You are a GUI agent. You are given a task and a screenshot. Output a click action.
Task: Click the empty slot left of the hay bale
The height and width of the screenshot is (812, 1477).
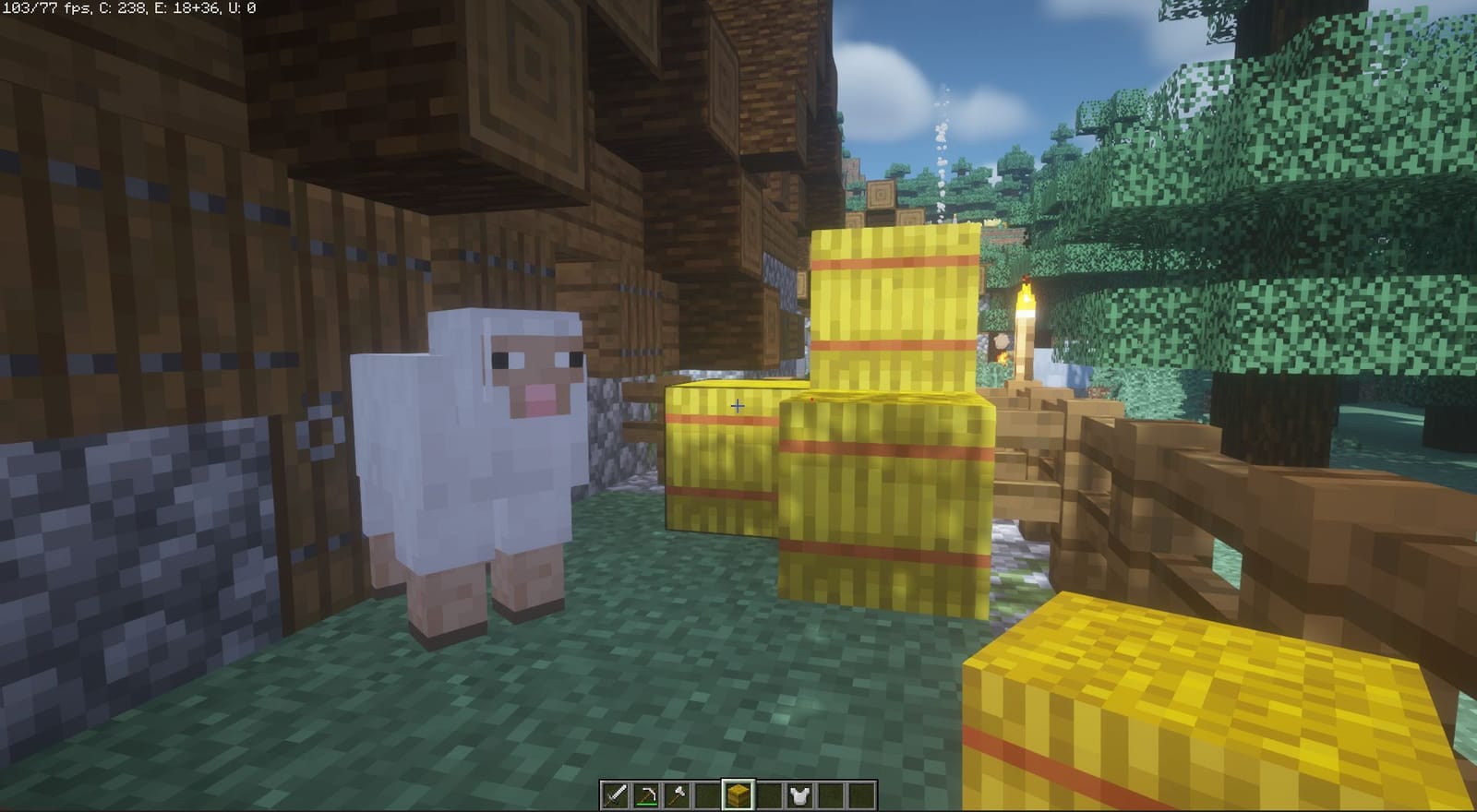coord(707,794)
